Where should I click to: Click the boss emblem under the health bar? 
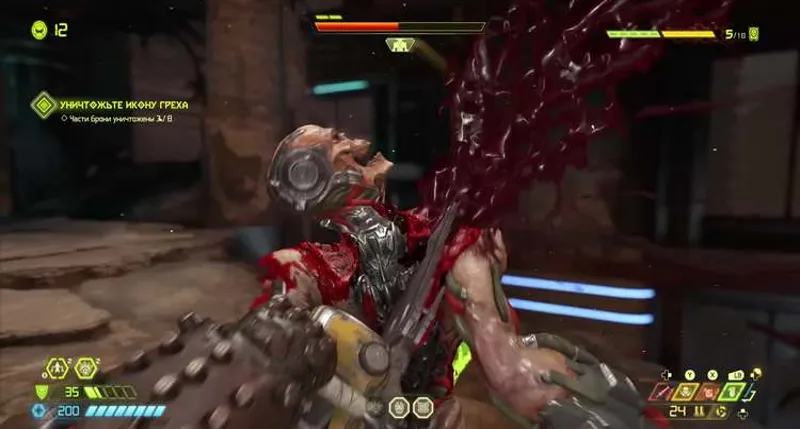400,45
